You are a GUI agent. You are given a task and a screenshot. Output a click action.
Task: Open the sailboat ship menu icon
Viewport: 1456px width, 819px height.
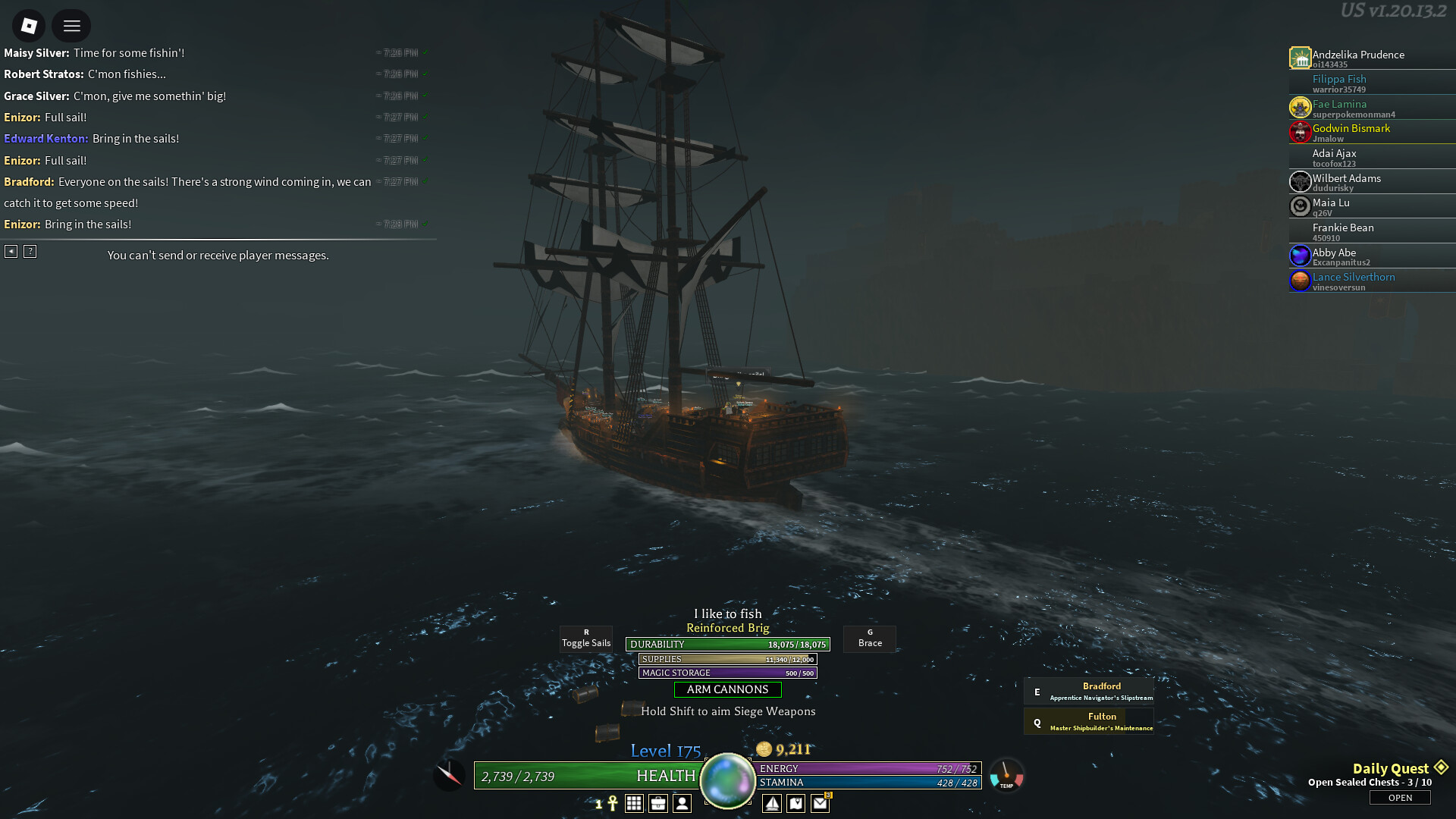[772, 804]
